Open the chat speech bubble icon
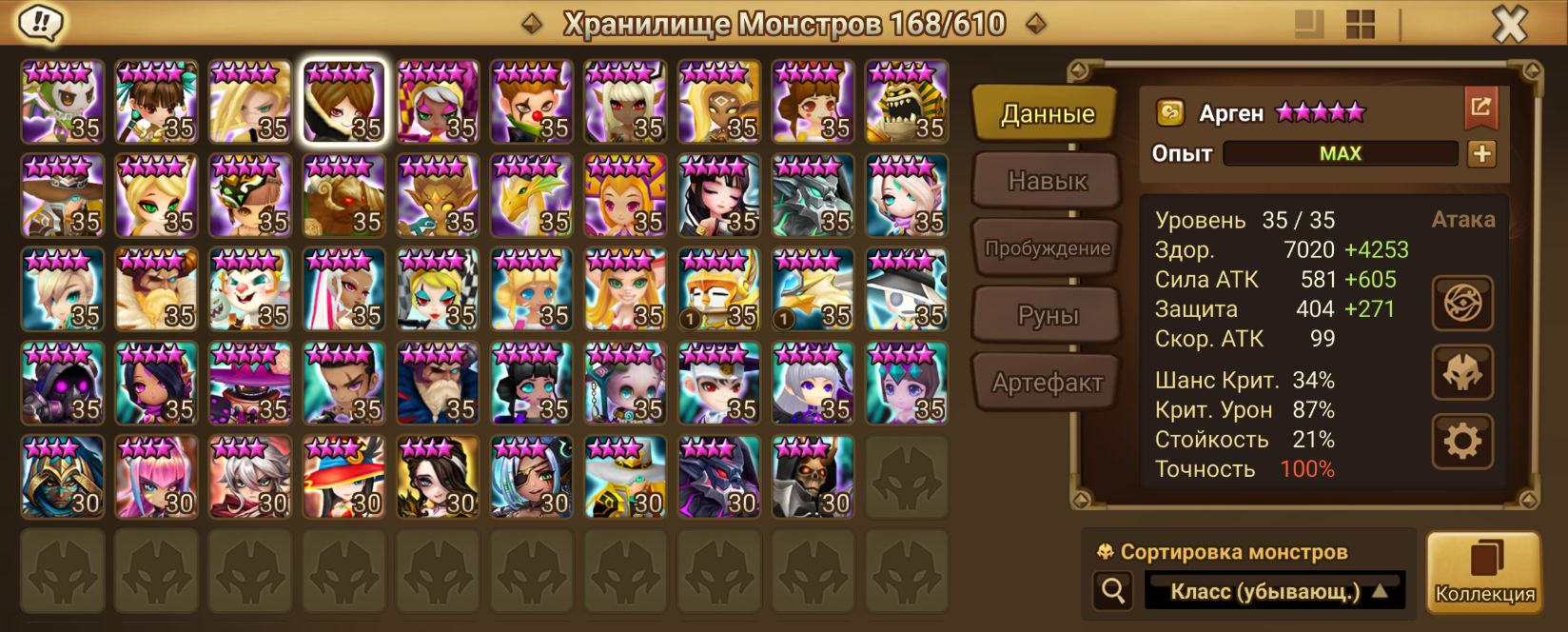The height and width of the screenshot is (632, 1568). pos(40,23)
